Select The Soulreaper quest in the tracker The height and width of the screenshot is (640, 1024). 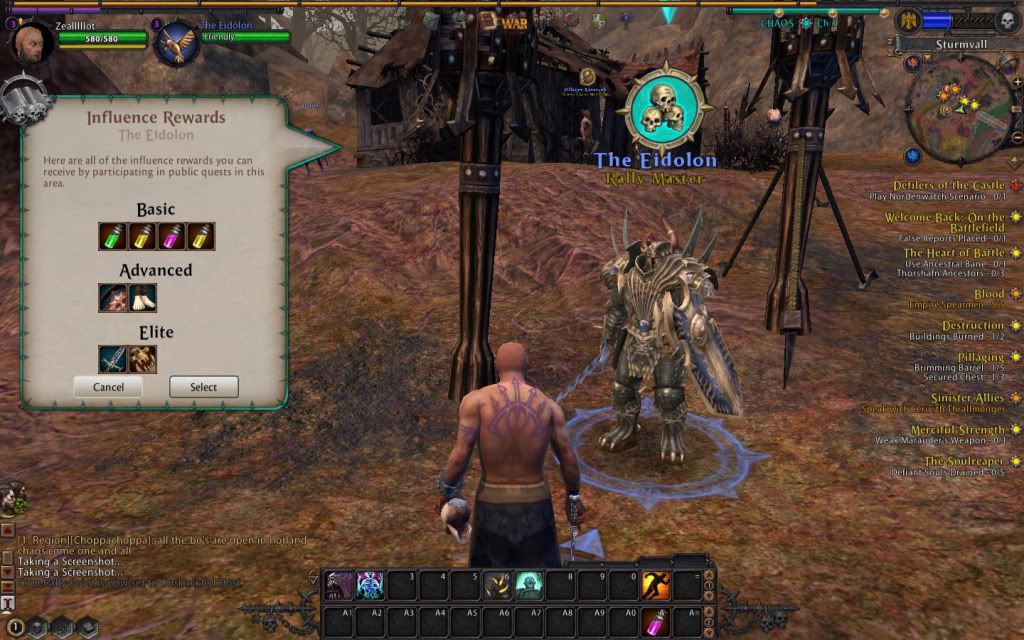pyautogui.click(x=963, y=461)
